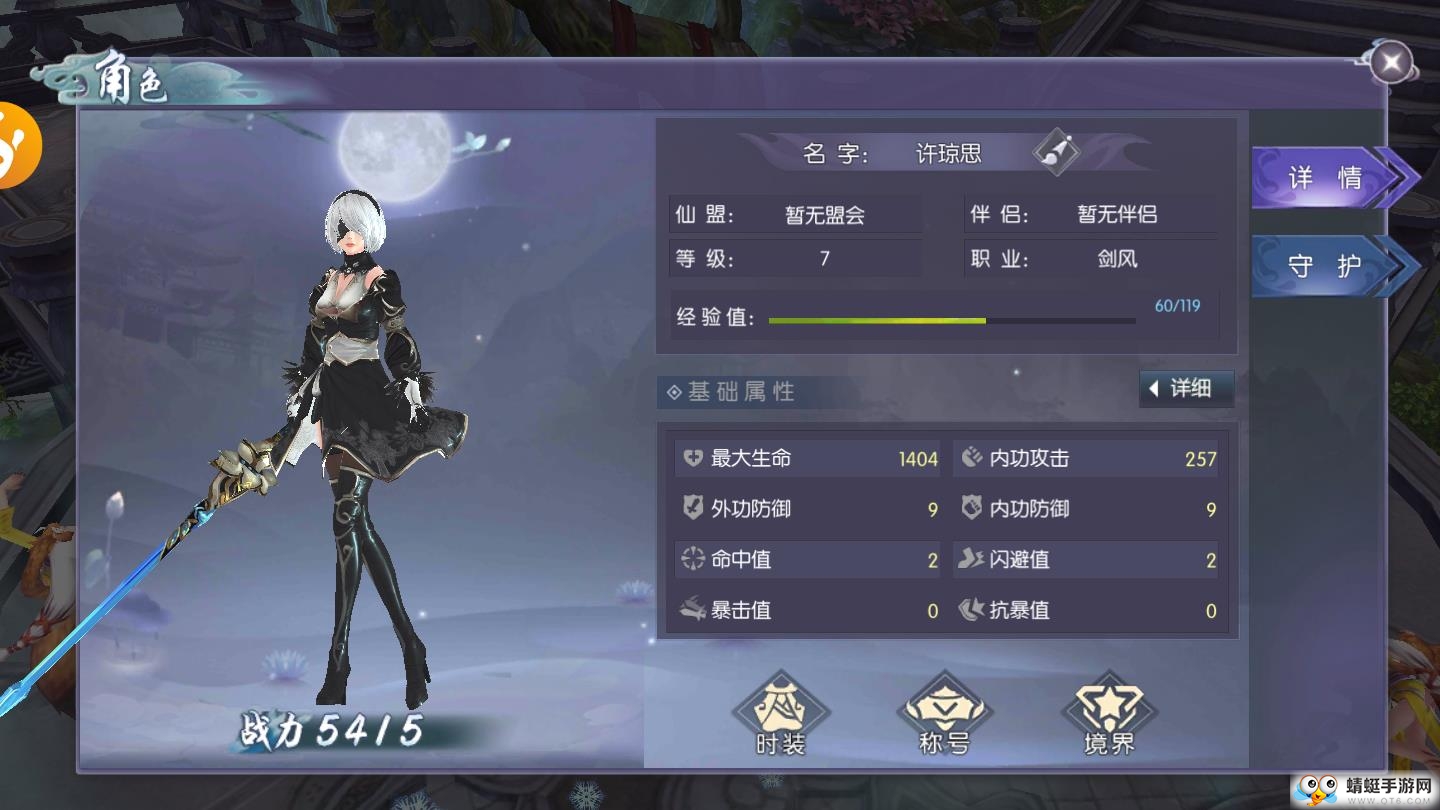The width and height of the screenshot is (1440, 810).
Task: Expand the 详细 detailed attributes view
Action: pyautogui.click(x=1186, y=389)
